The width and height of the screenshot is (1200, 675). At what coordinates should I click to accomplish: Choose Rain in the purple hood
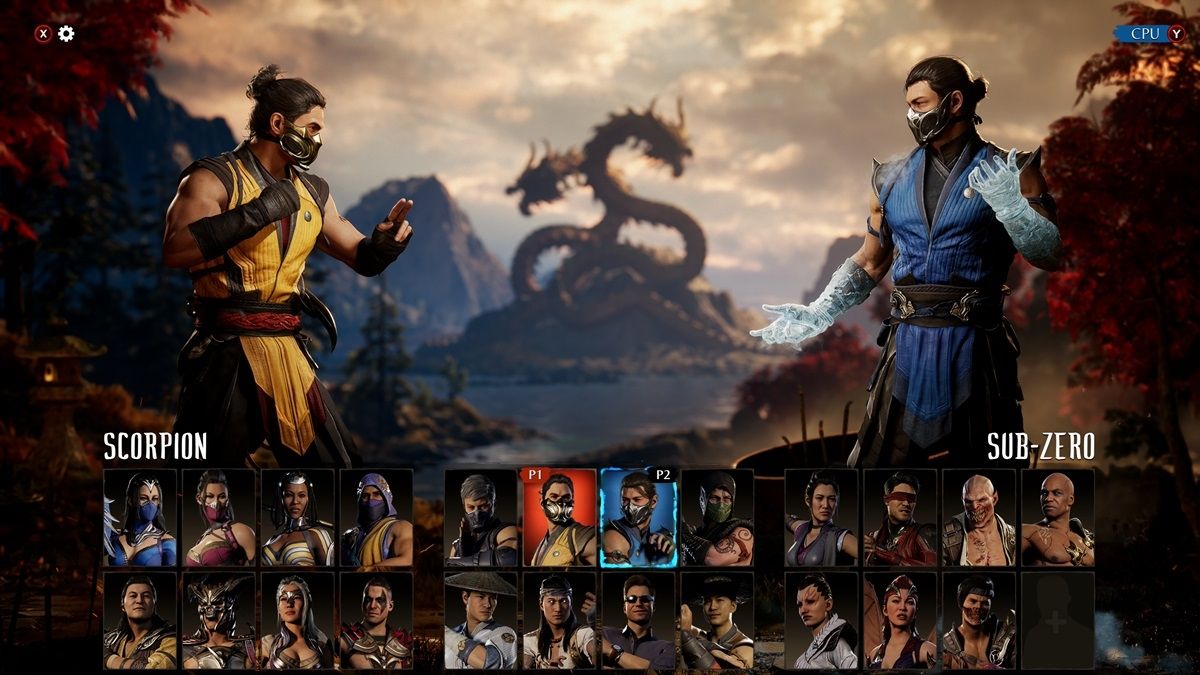(376, 518)
